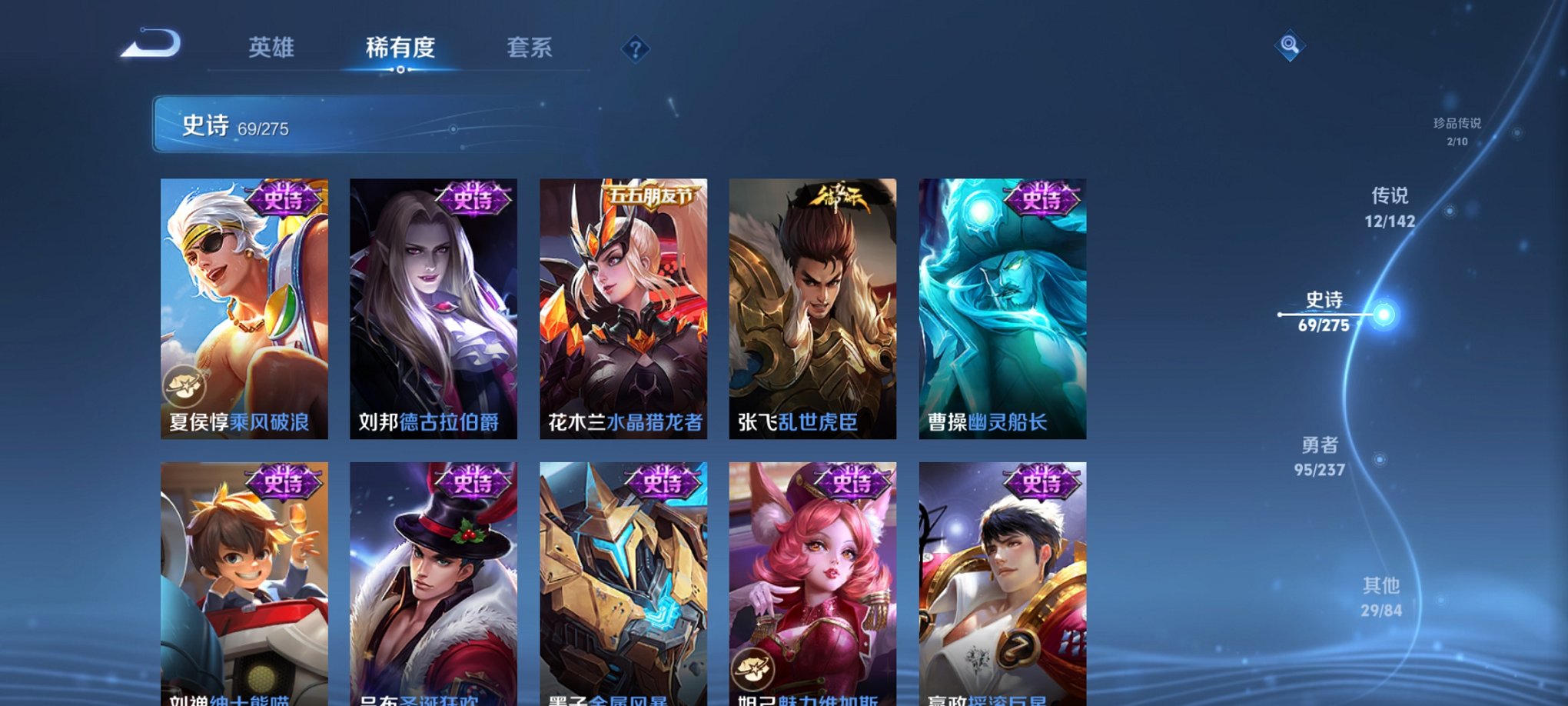The height and width of the screenshot is (706, 1568).
Task: Switch to the 套系 tab
Action: coord(530,48)
